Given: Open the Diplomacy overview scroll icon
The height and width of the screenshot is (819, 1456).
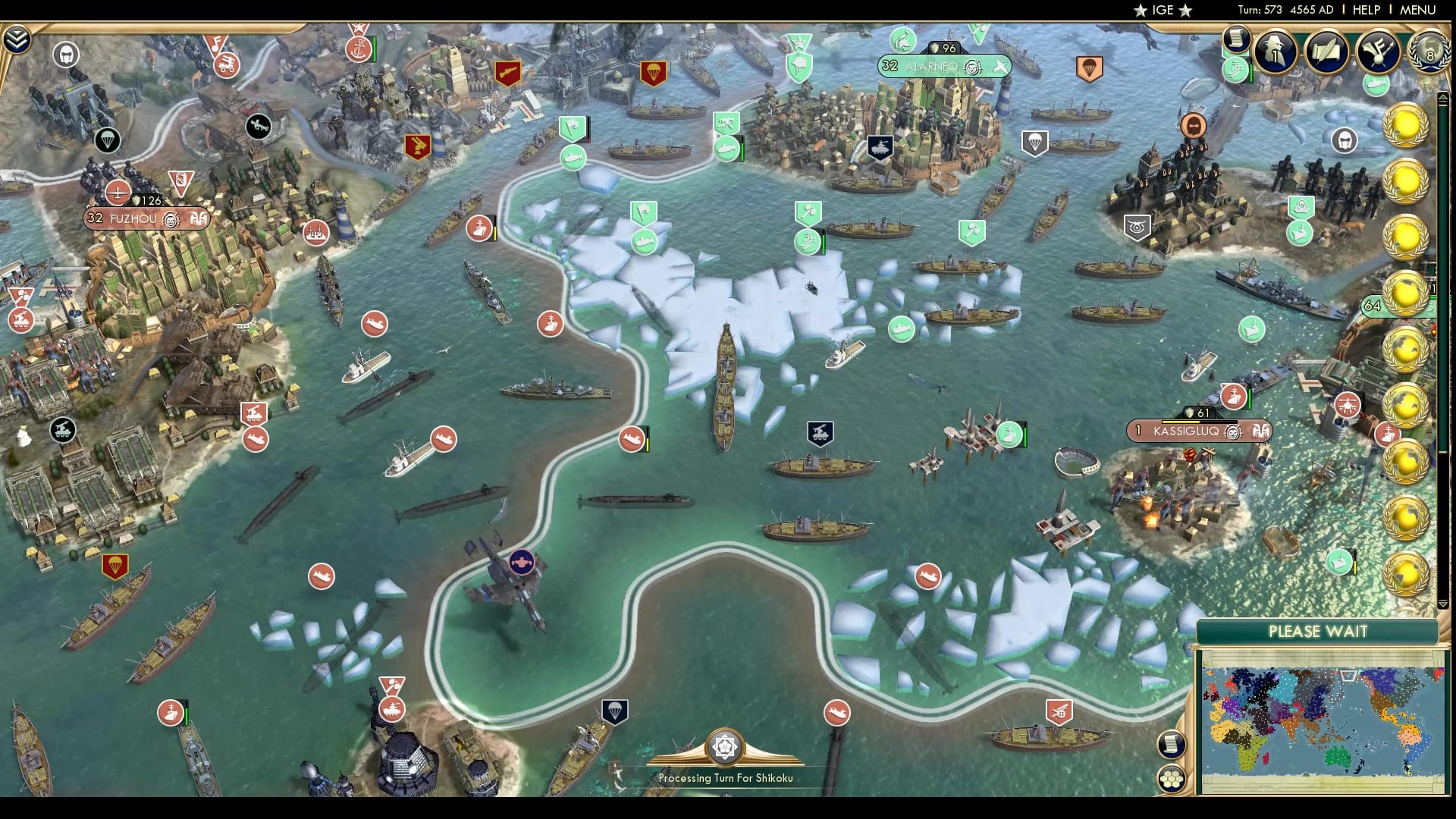Looking at the screenshot, I should coord(1326,52).
